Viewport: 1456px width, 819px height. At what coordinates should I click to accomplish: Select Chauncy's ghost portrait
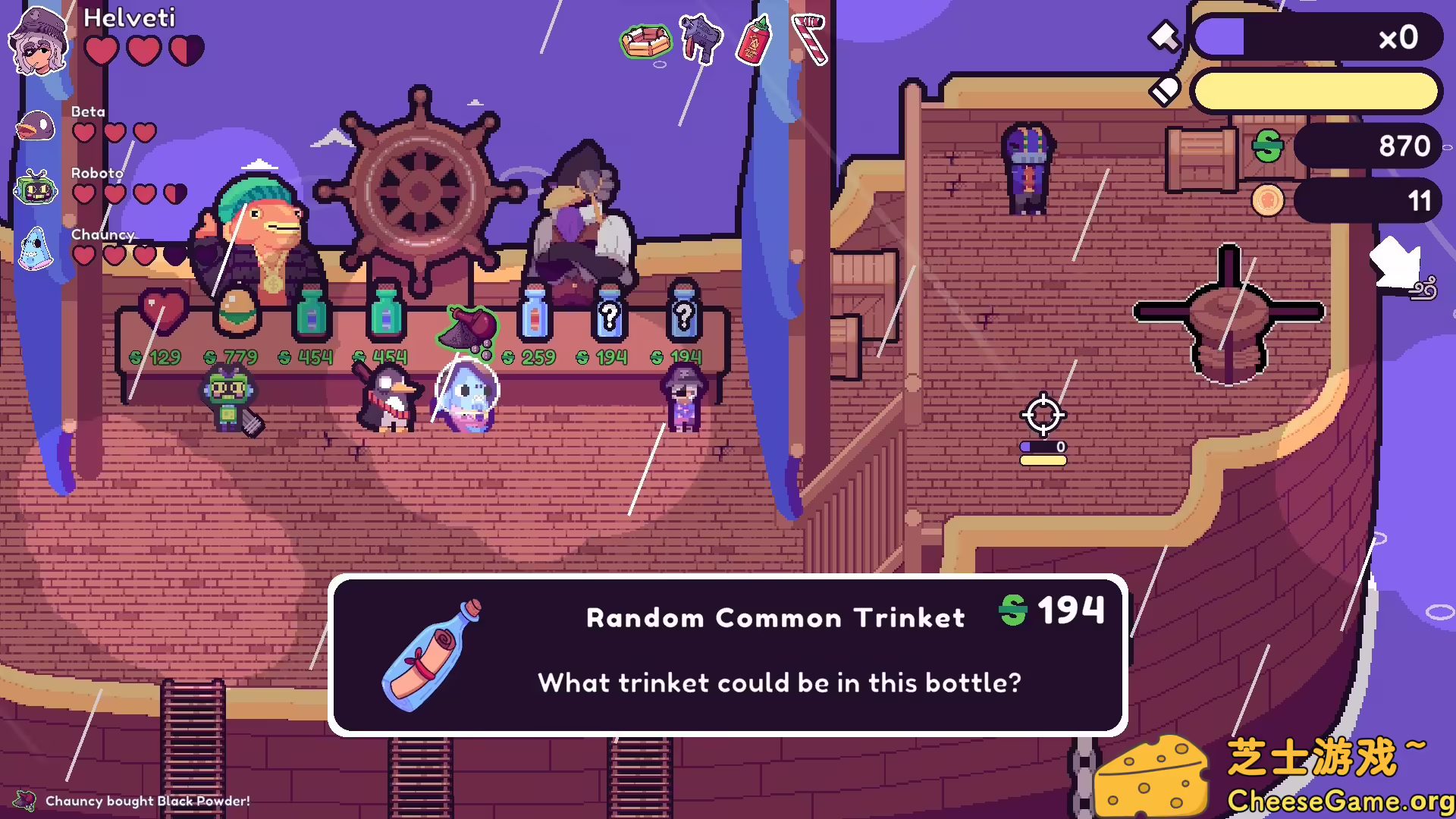tap(36, 249)
